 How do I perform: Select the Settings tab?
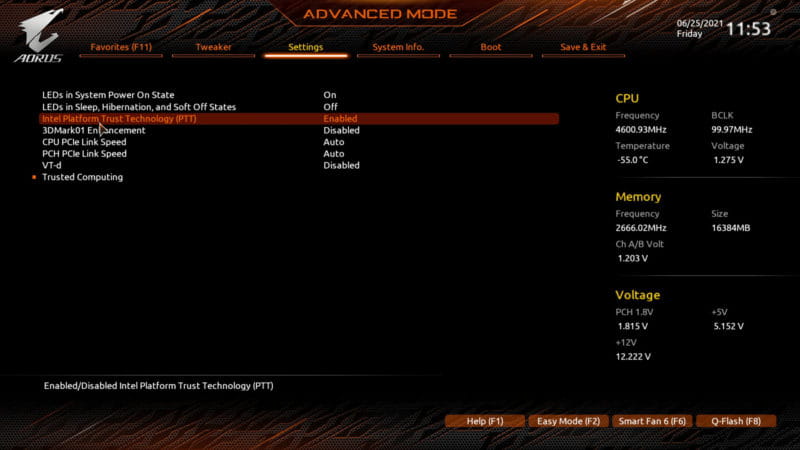(305, 47)
